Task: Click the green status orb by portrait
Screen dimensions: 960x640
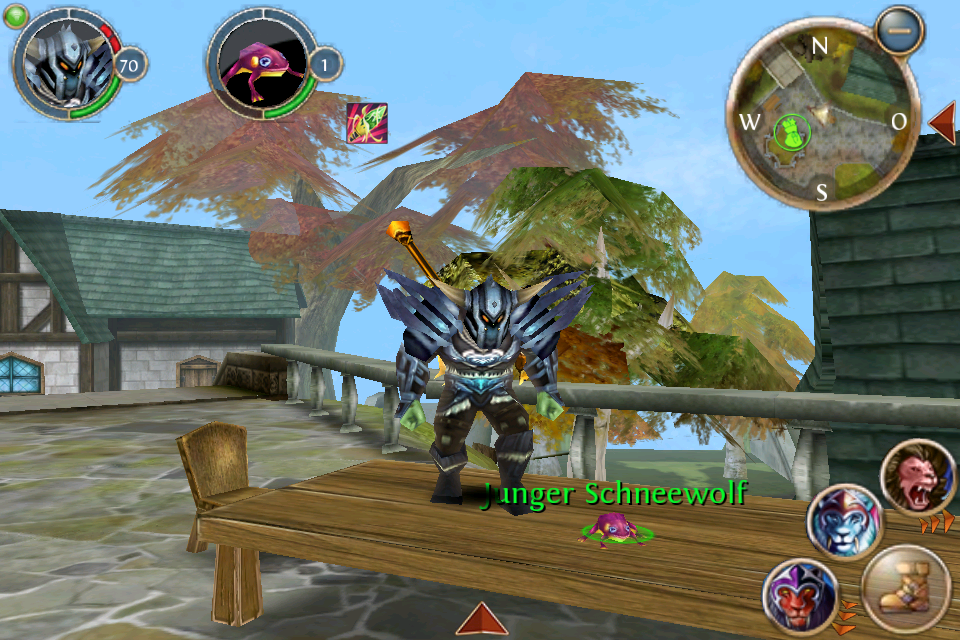Action: point(15,16)
